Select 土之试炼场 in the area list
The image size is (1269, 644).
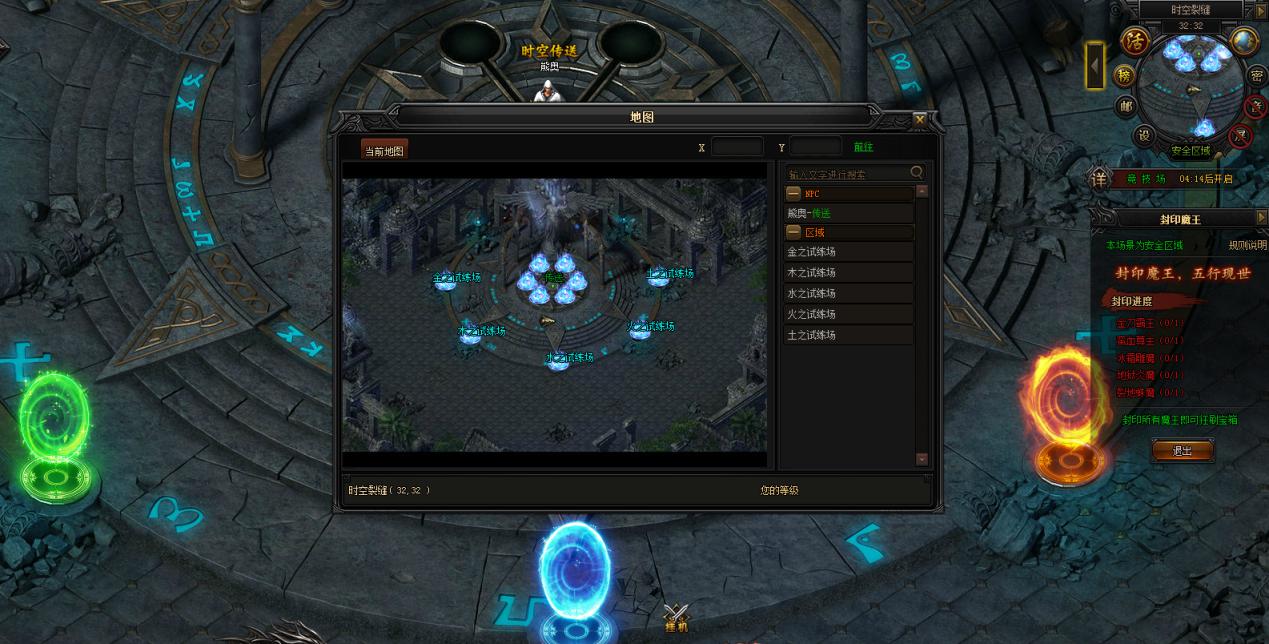pyautogui.click(x=848, y=336)
